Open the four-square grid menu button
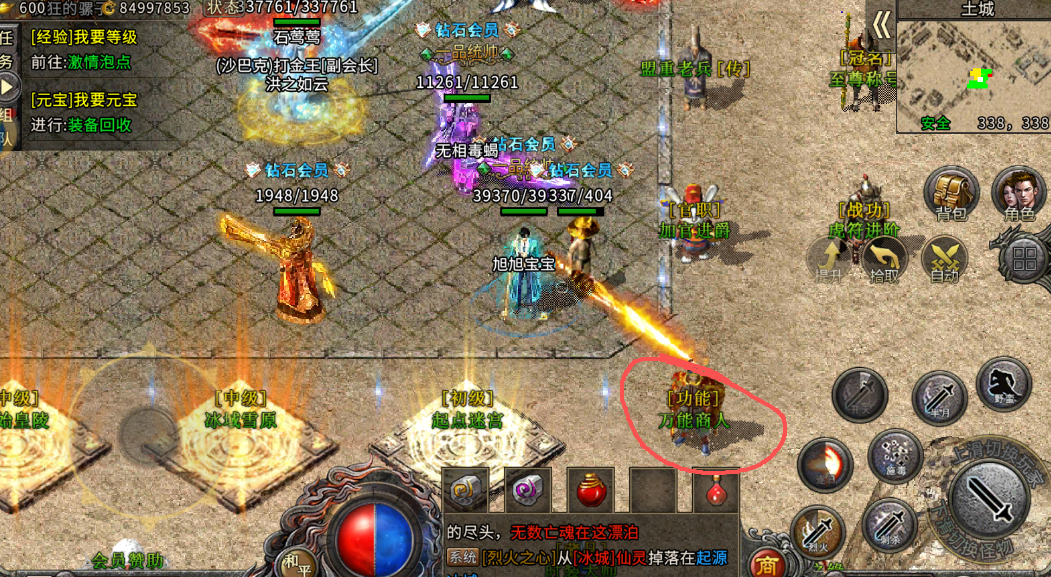1051x577 pixels. 1023,260
